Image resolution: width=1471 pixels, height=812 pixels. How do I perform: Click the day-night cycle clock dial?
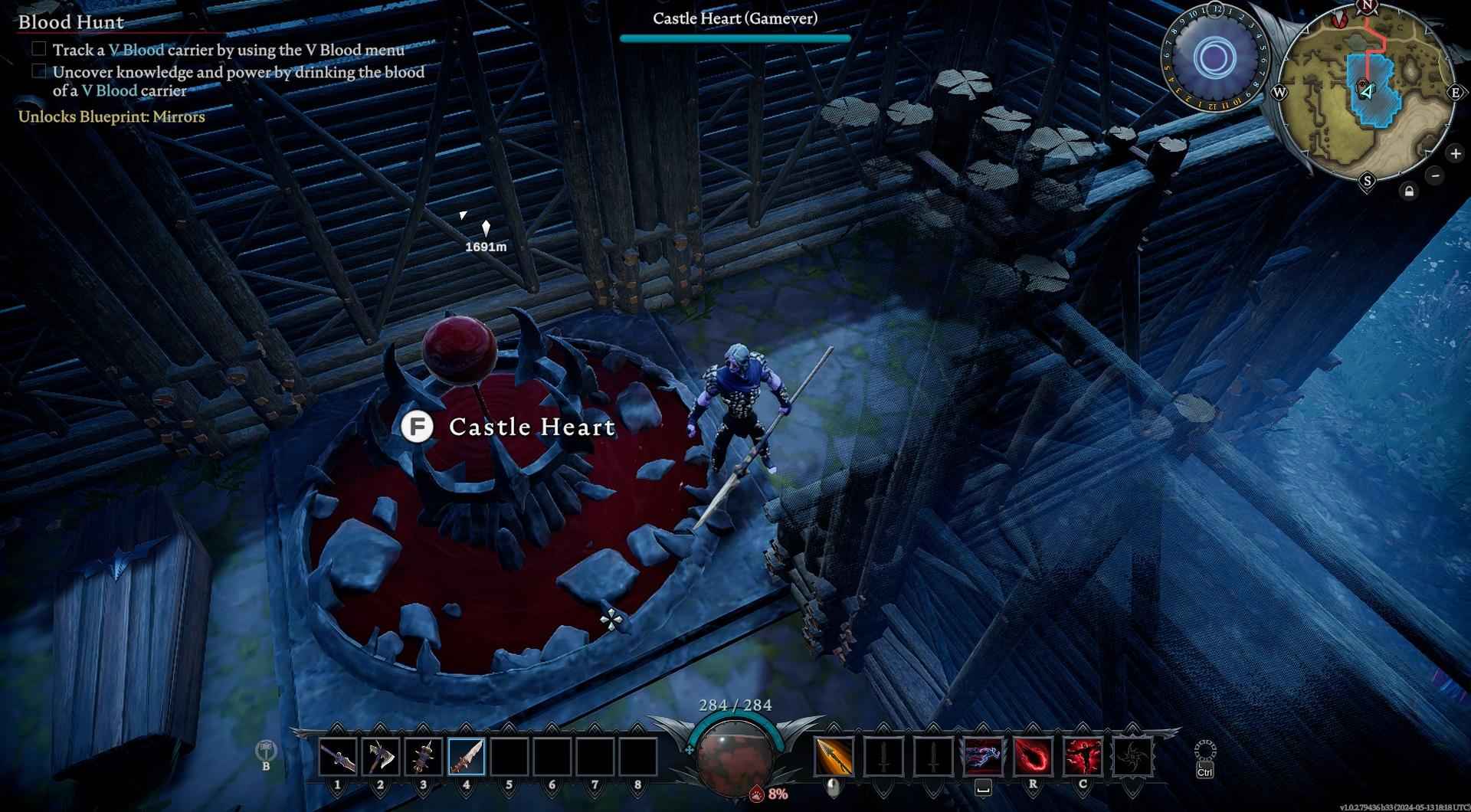(1213, 57)
